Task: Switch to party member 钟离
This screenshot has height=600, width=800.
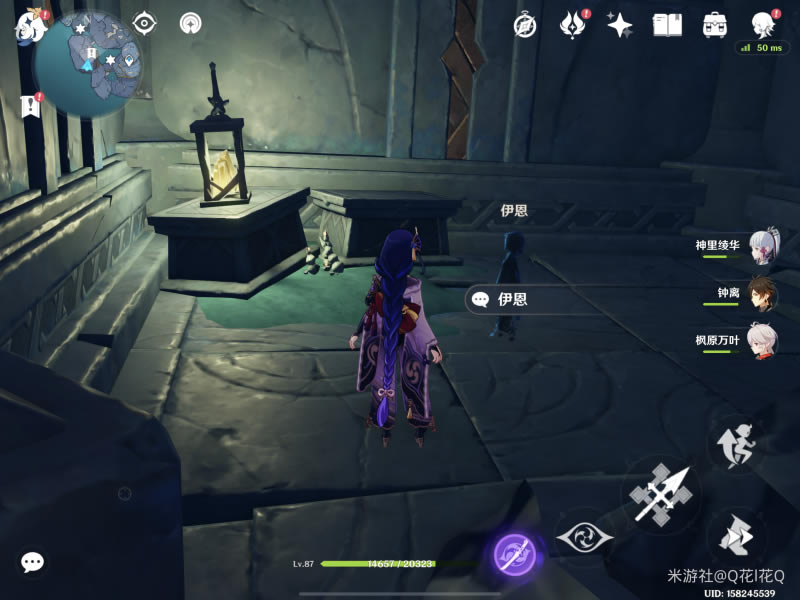Action: (x=761, y=292)
